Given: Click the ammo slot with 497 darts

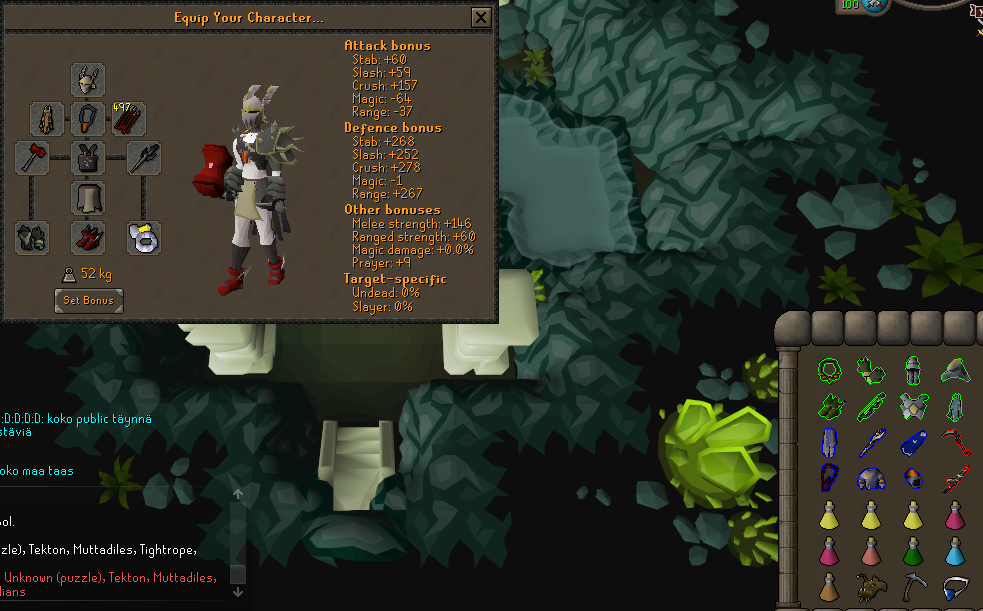Looking at the screenshot, I should click(129, 119).
